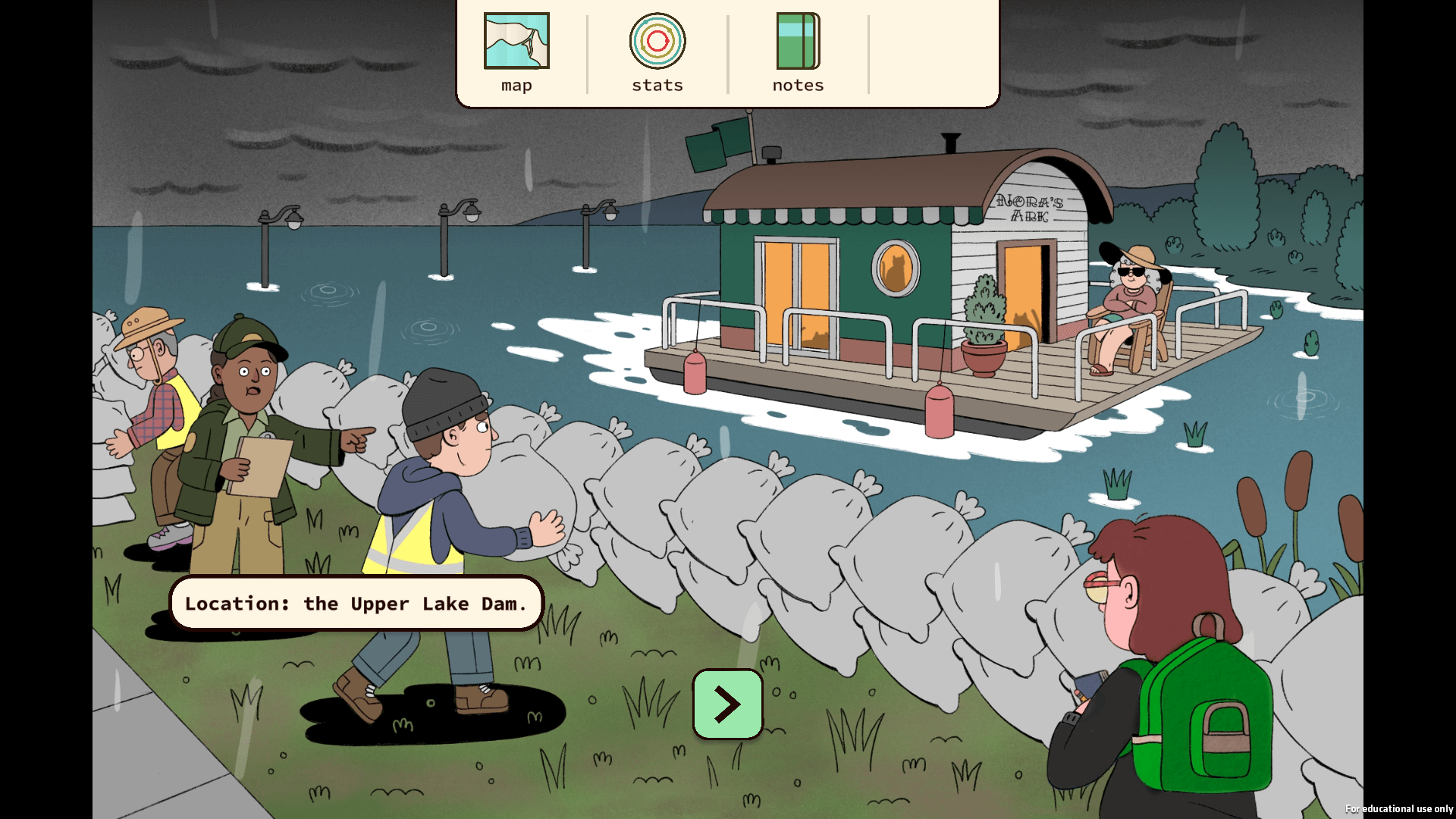The width and height of the screenshot is (1456, 819).
Task: Open the green notes notebook
Action: [798, 52]
